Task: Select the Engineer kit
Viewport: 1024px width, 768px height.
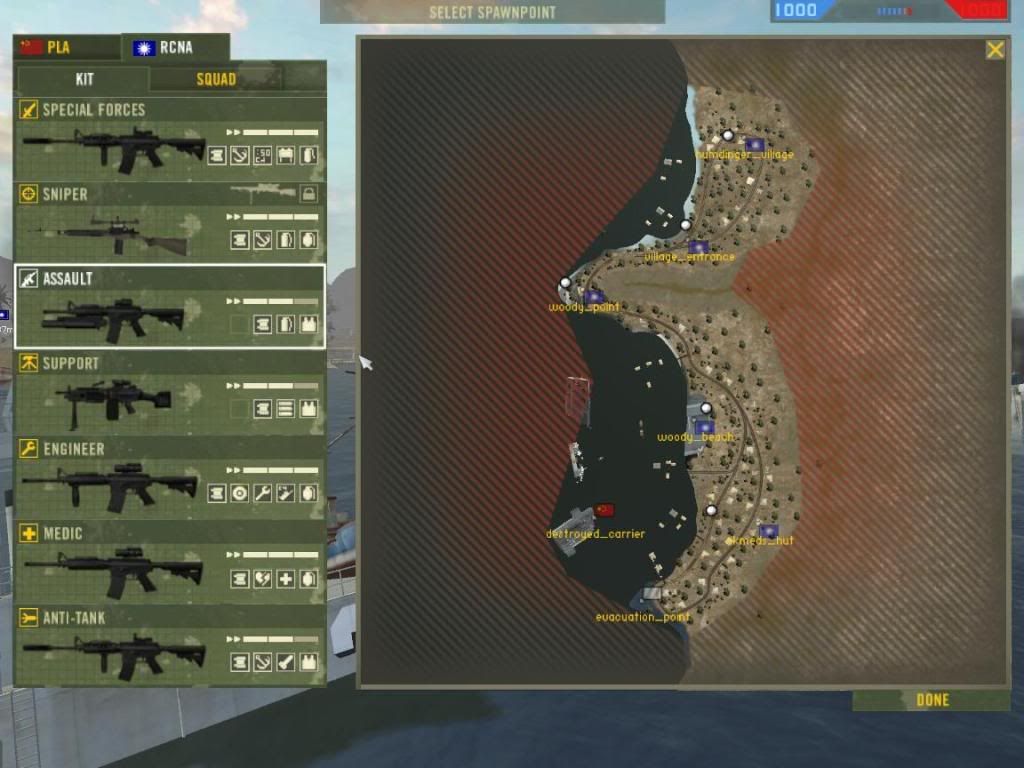Action: 170,477
